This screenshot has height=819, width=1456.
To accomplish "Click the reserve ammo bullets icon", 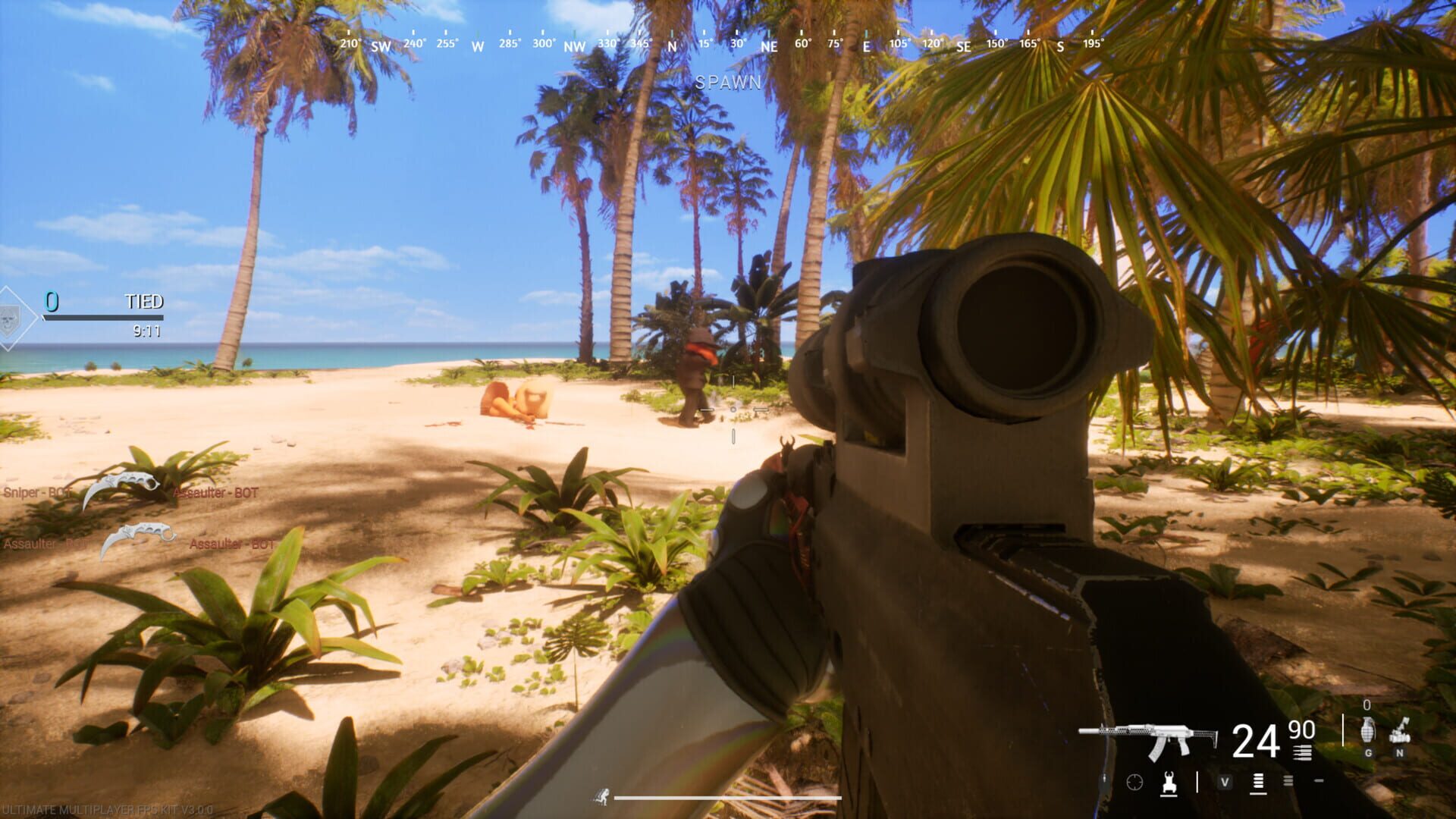I will pos(1302,752).
